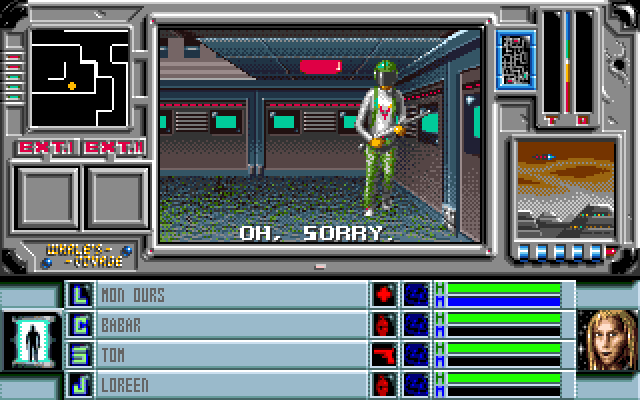Click the blue psi icon in Babar's row
This screenshot has width=640, height=400.
pos(415,325)
